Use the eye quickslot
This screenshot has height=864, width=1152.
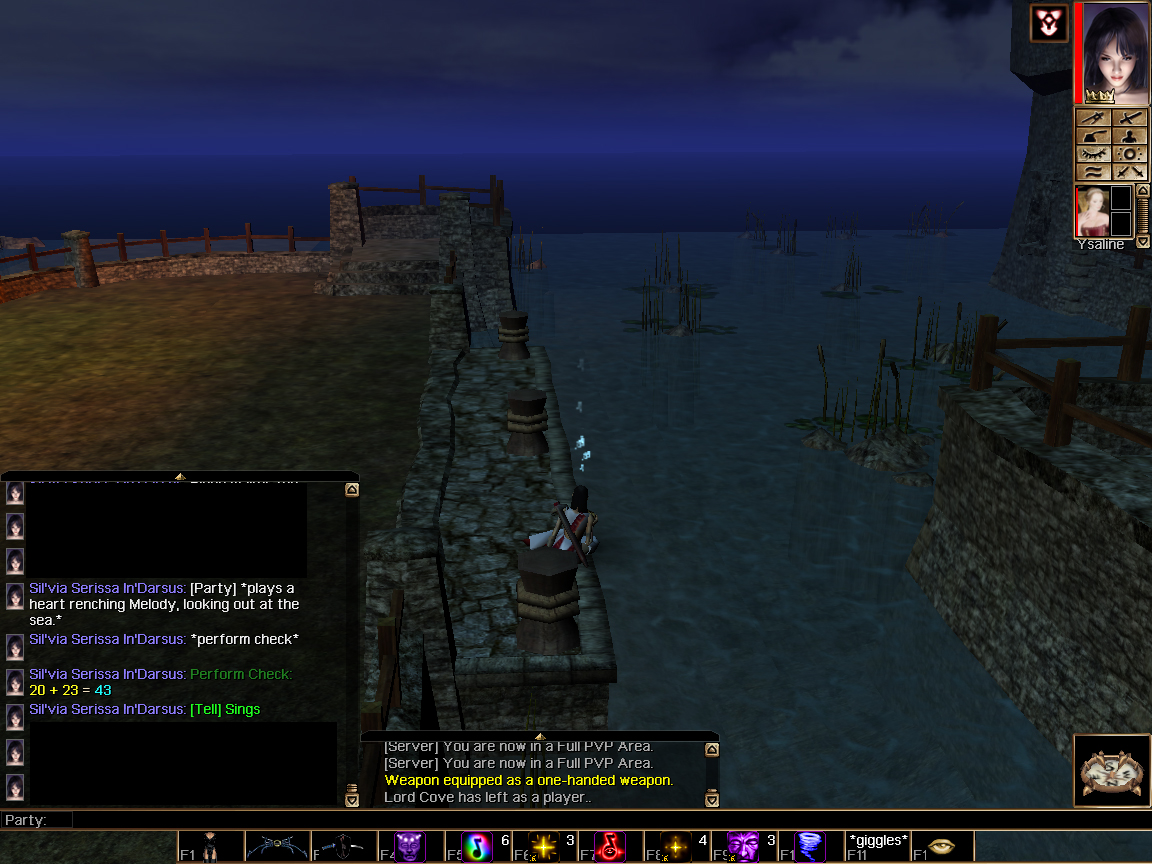[x=942, y=846]
